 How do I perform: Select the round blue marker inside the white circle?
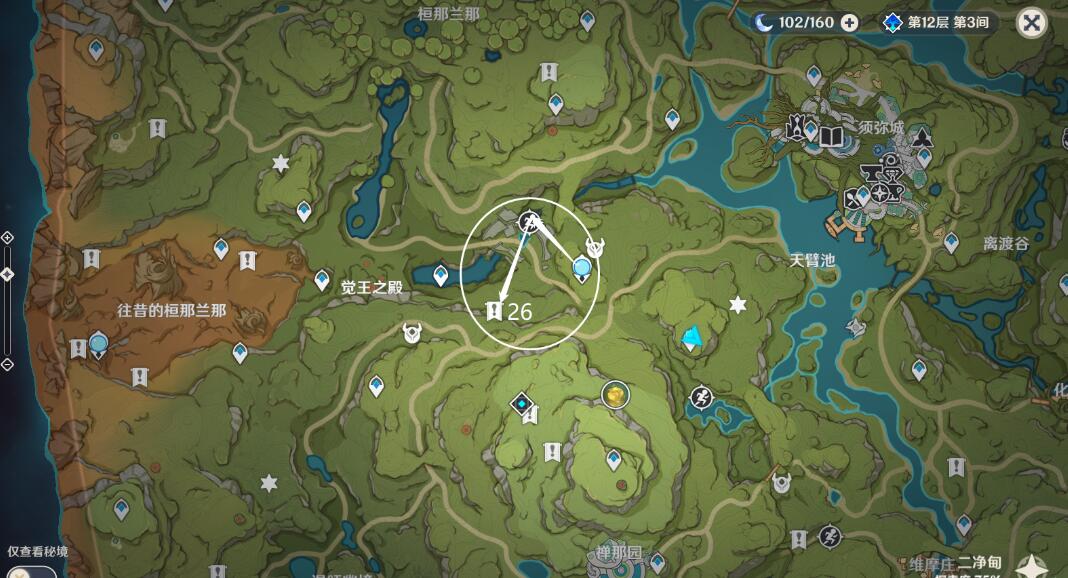(582, 267)
